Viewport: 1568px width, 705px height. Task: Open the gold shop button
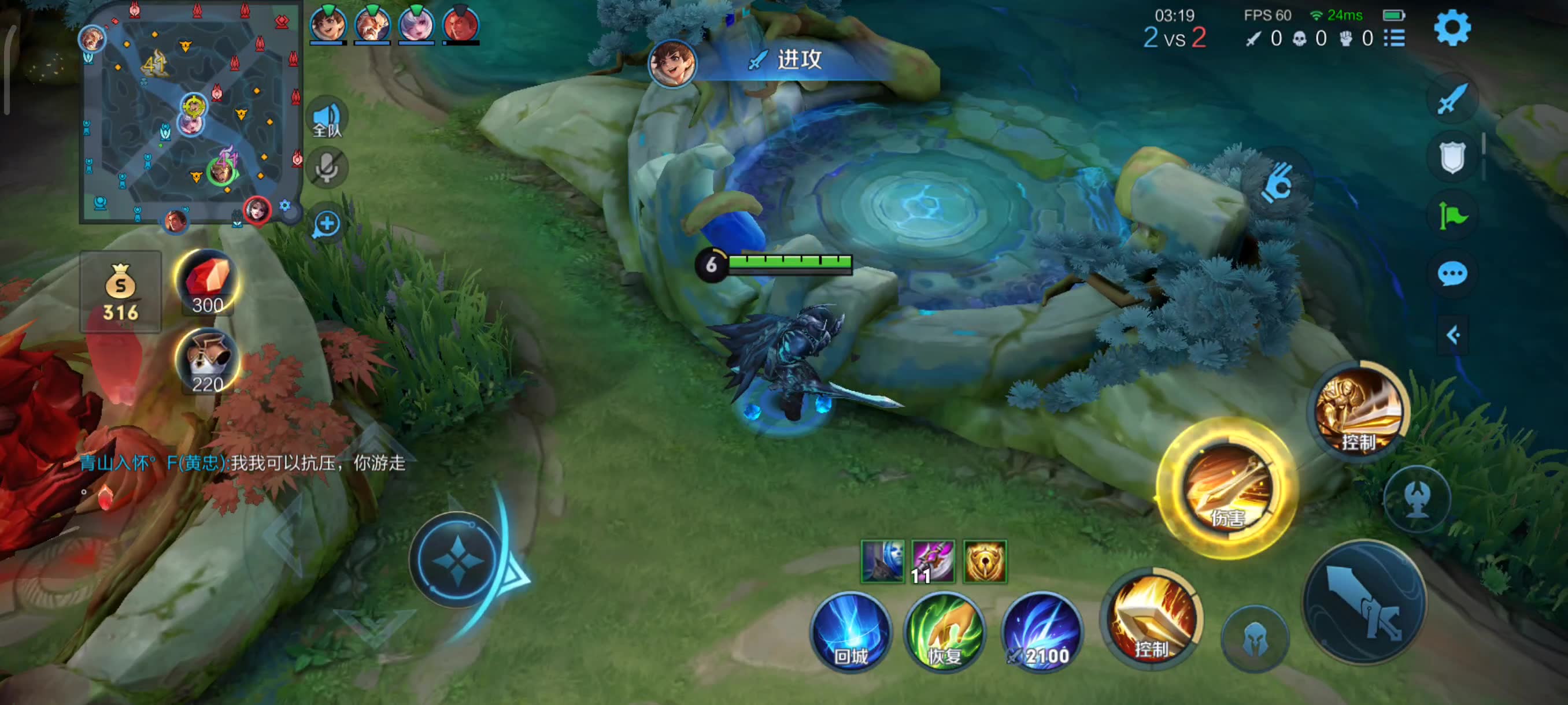(120, 292)
